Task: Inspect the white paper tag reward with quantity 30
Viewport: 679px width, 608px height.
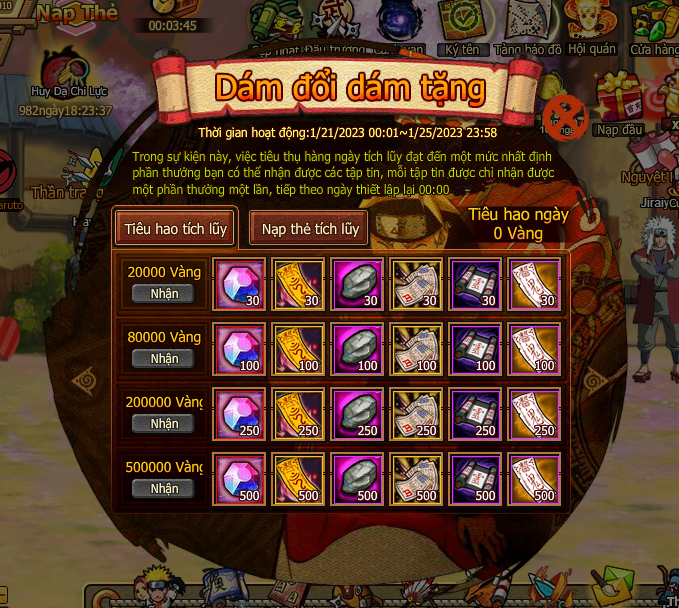Action: pyautogui.click(x=534, y=283)
